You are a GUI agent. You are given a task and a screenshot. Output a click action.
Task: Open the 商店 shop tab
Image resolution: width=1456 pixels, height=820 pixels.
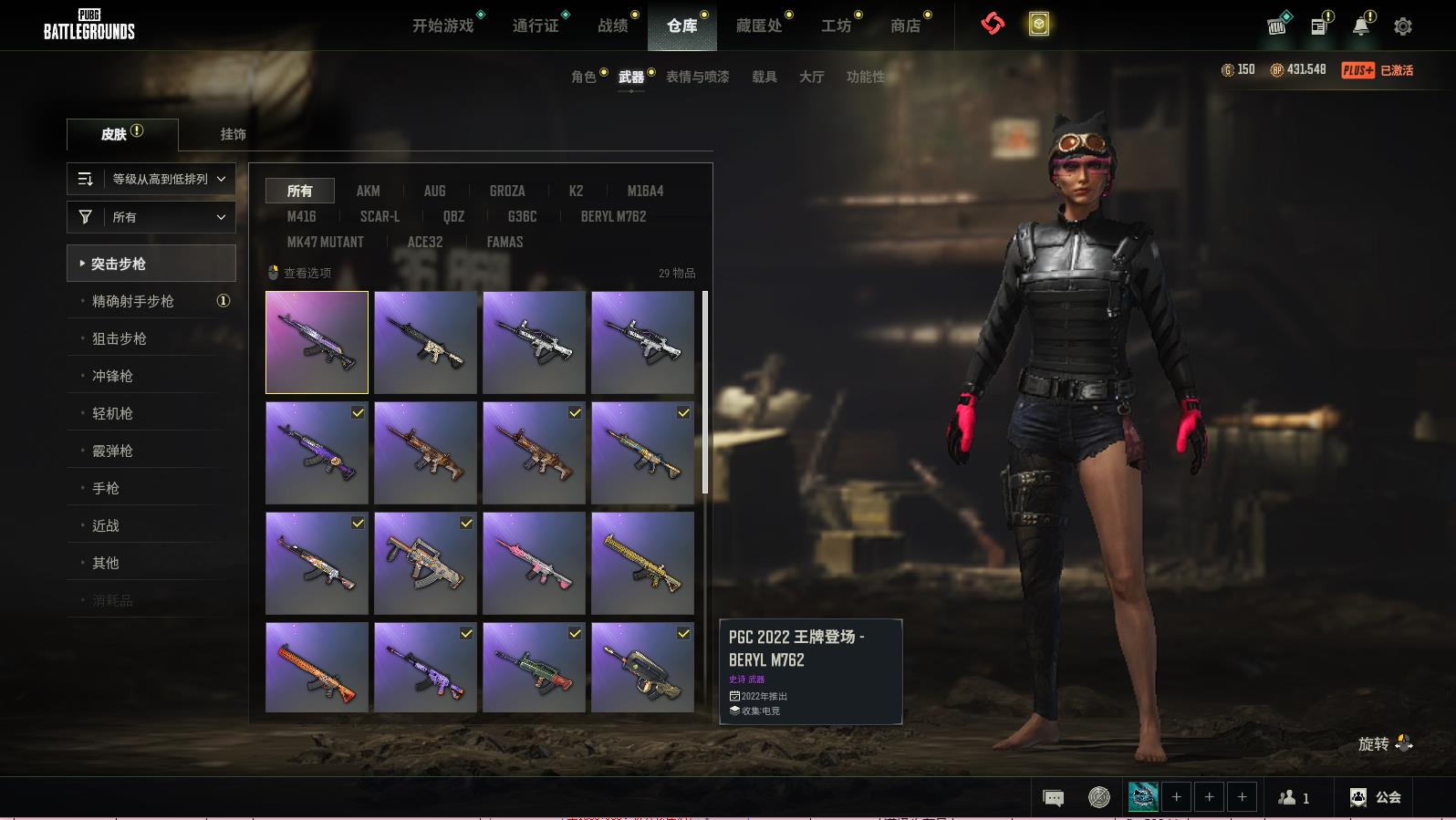(905, 26)
